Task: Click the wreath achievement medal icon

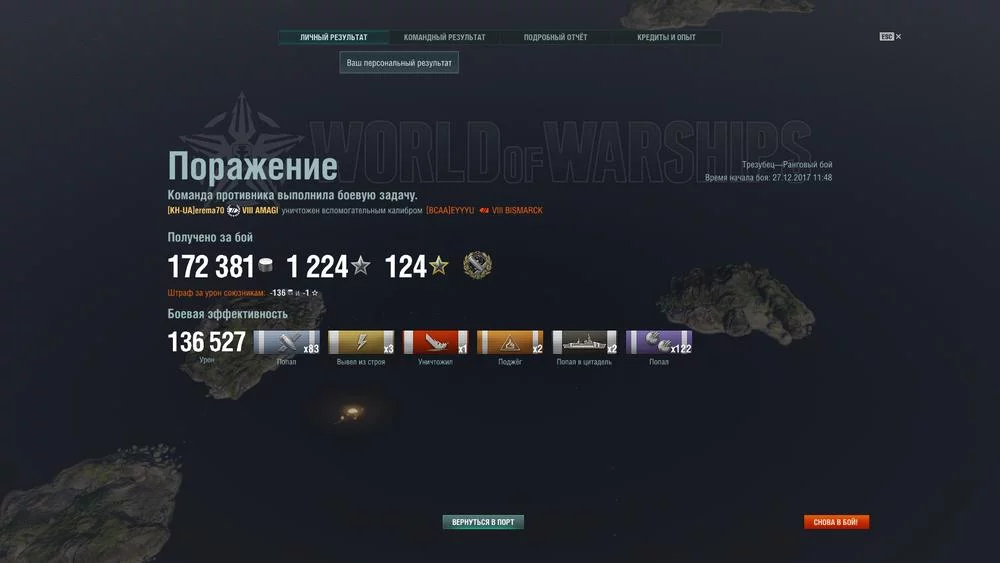Action: point(478,266)
